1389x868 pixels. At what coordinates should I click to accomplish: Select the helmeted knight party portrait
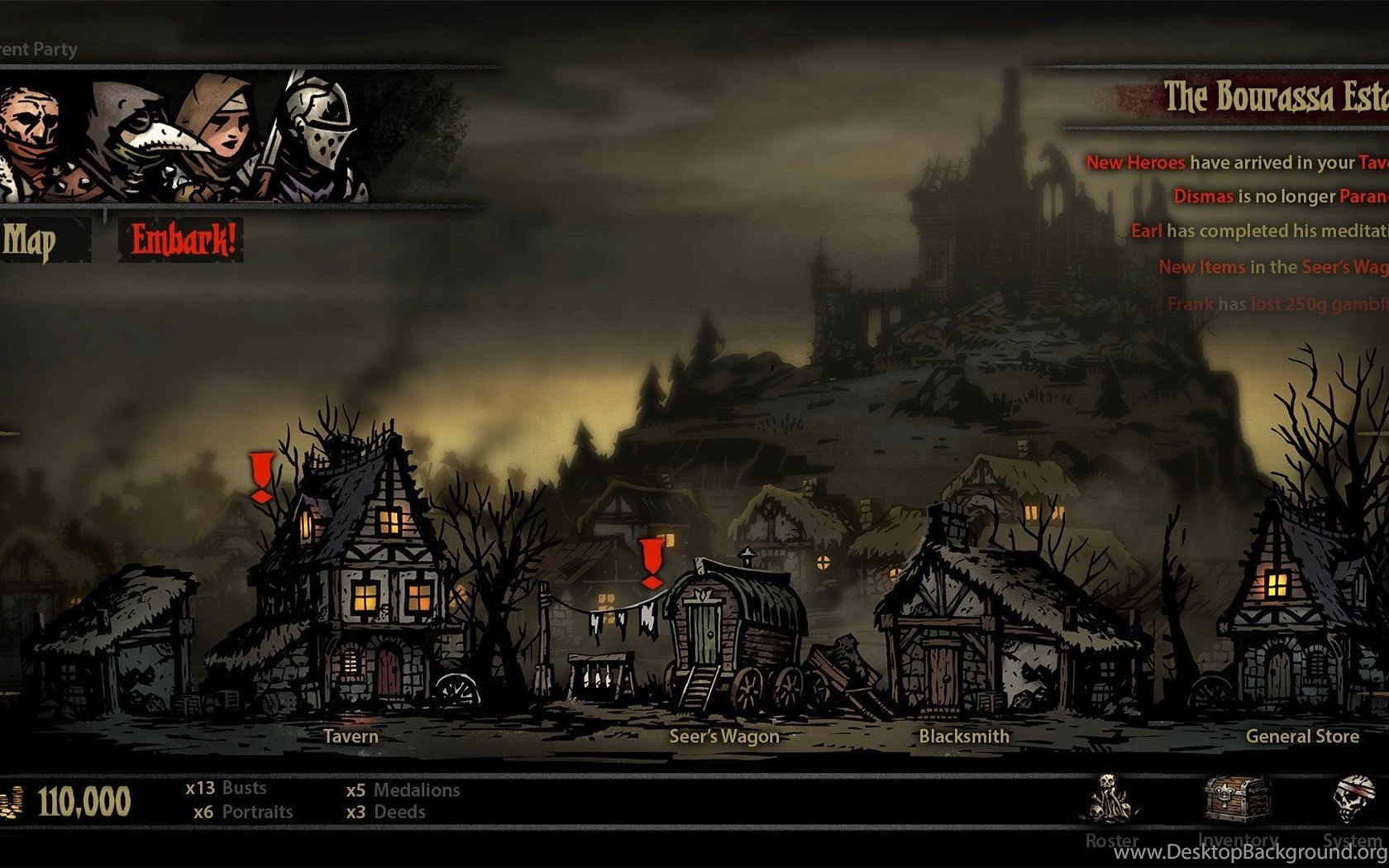[318, 132]
